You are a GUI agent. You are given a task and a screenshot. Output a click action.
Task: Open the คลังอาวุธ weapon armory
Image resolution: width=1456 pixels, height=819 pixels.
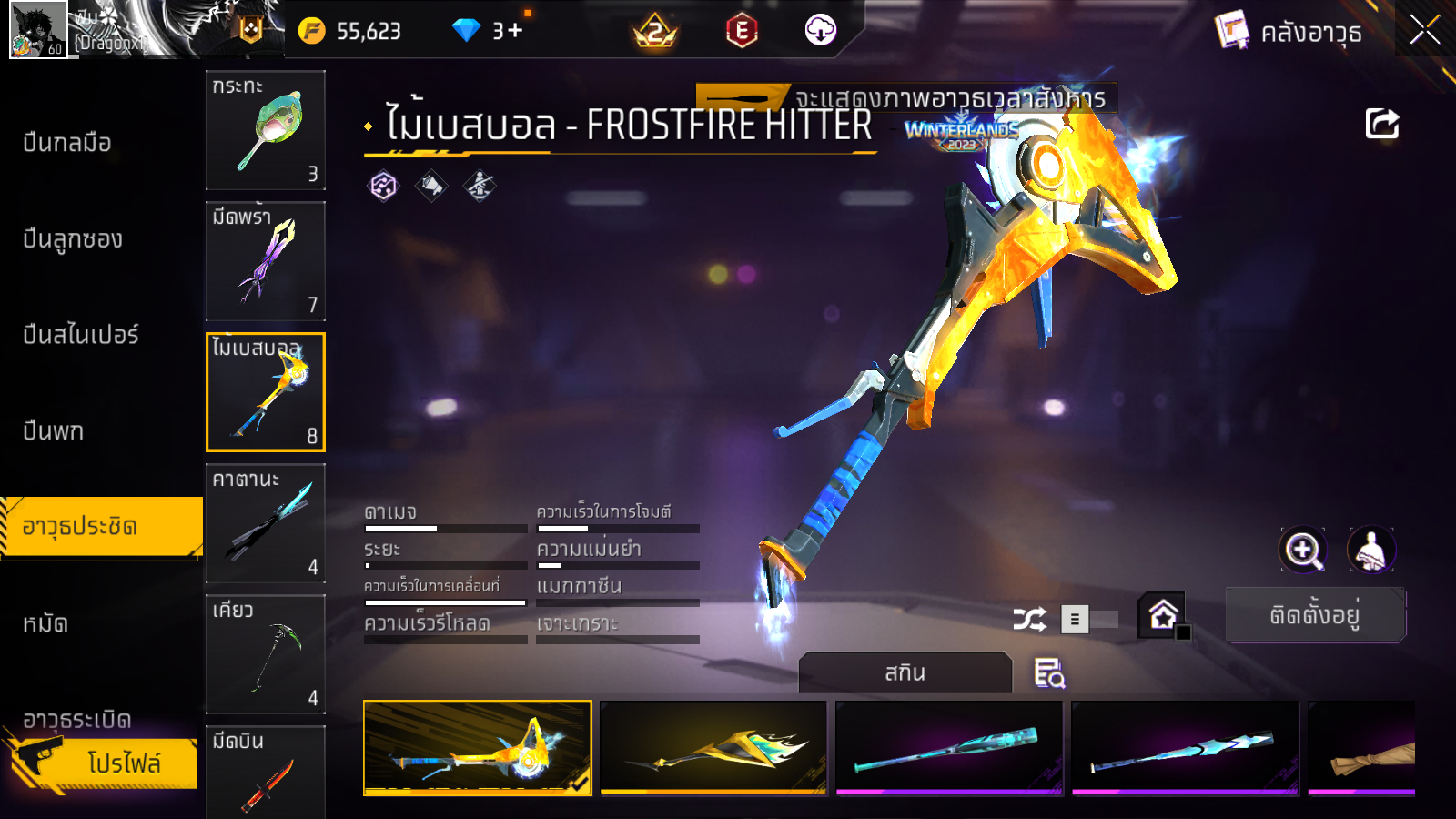[x=1290, y=33]
